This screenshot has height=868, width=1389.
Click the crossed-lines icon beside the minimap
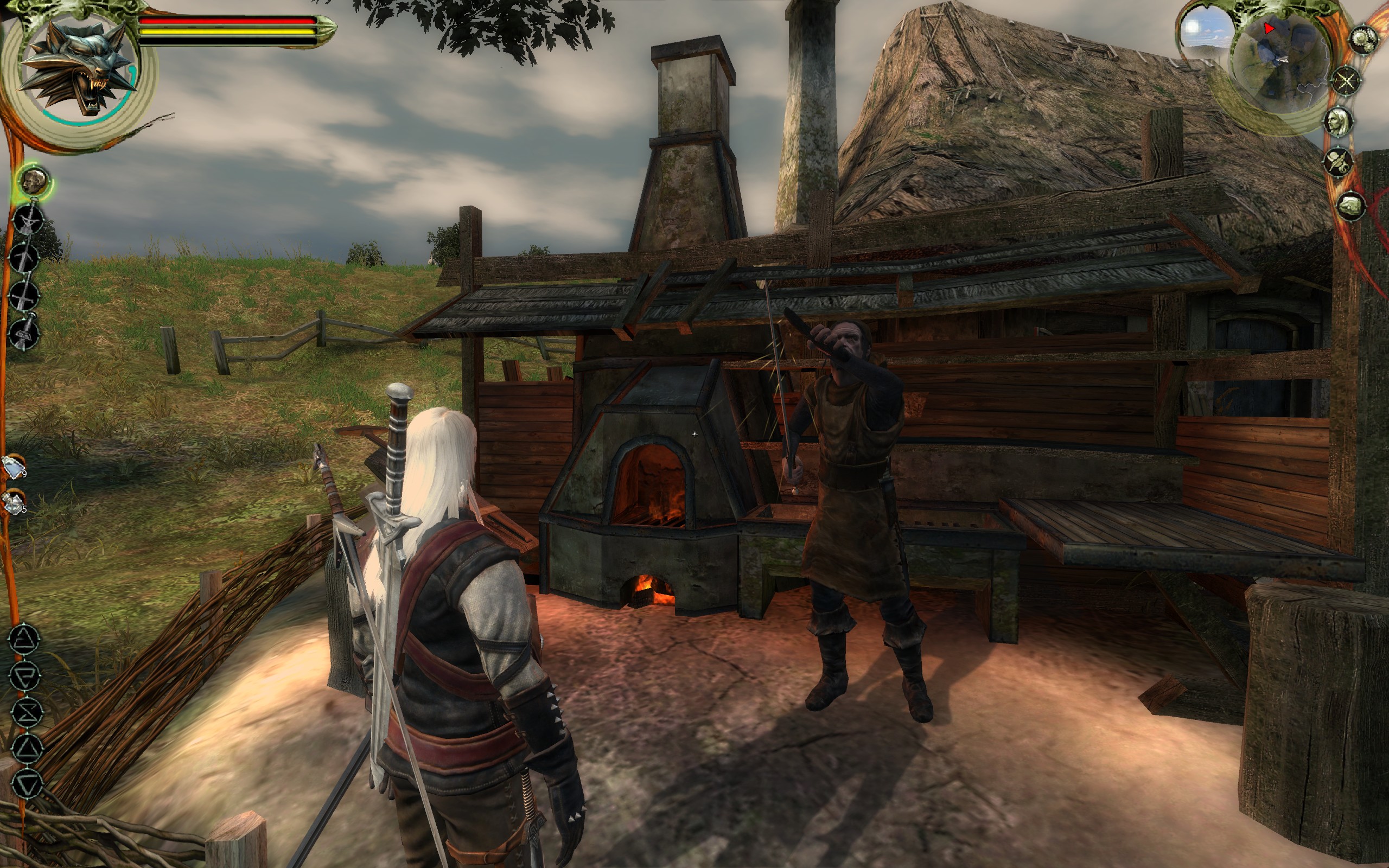pyautogui.click(x=1347, y=81)
